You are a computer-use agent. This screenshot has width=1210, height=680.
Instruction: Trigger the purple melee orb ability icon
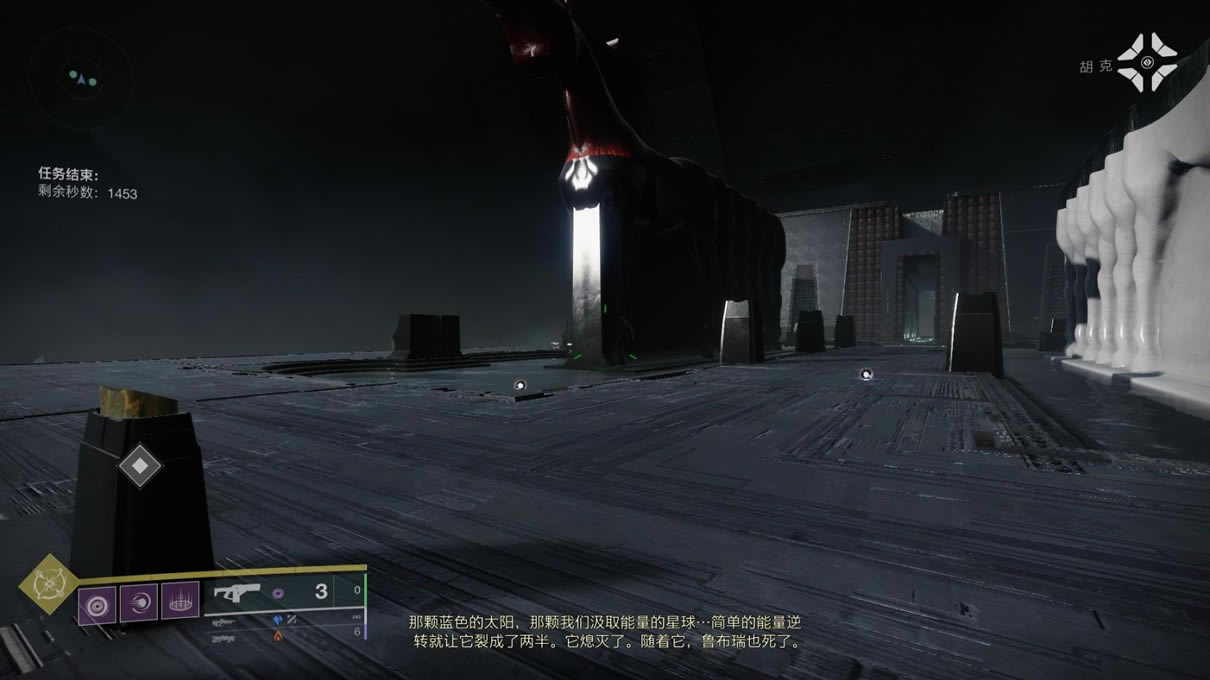[138, 603]
